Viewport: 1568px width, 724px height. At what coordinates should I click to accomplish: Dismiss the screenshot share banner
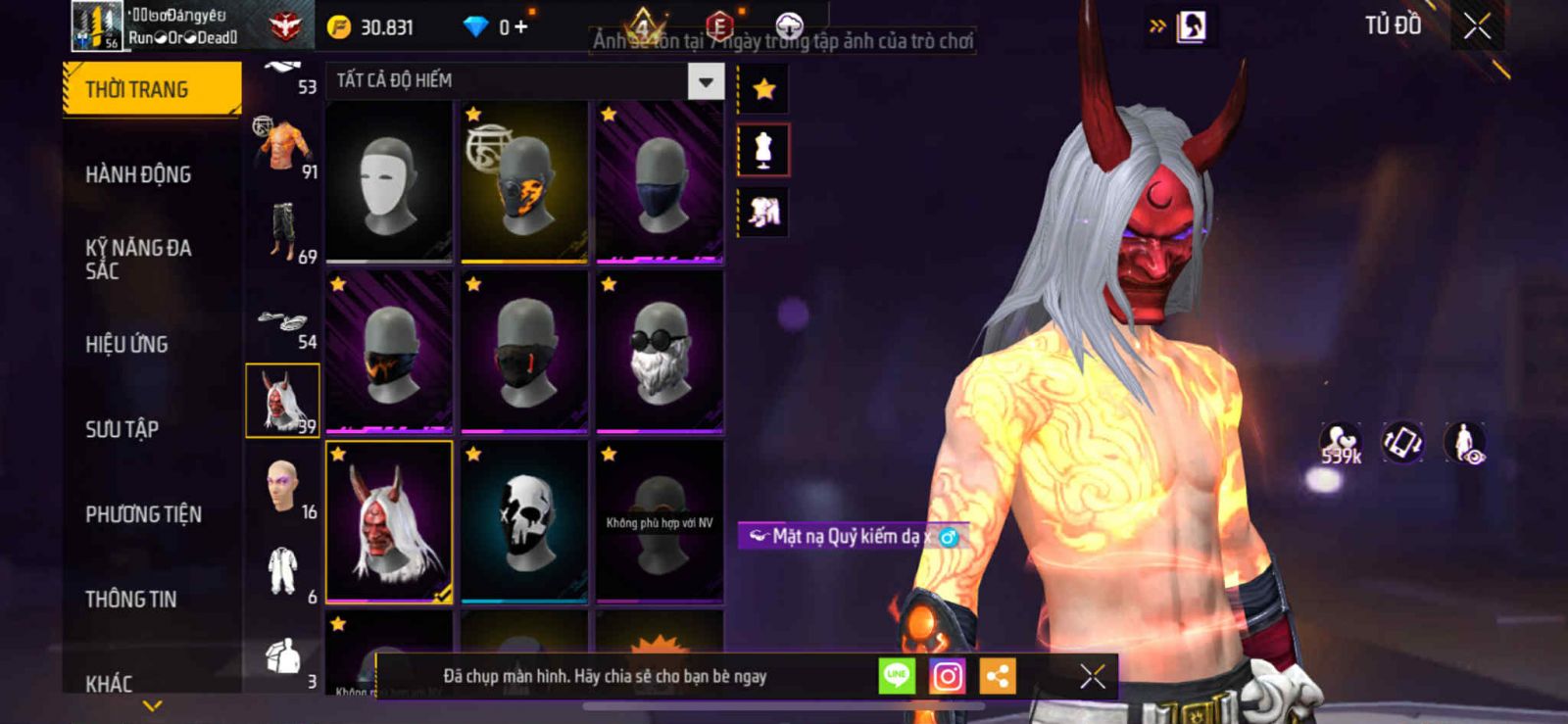(1092, 676)
